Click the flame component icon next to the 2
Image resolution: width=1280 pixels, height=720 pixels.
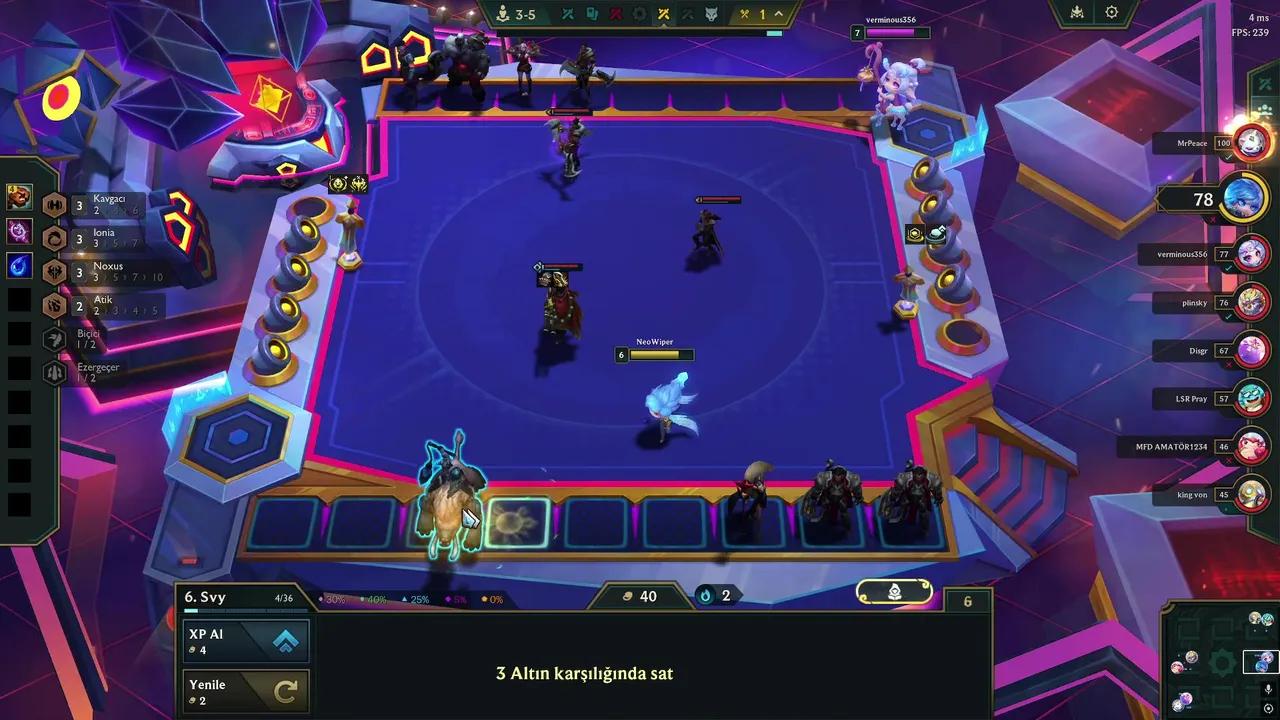(703, 596)
